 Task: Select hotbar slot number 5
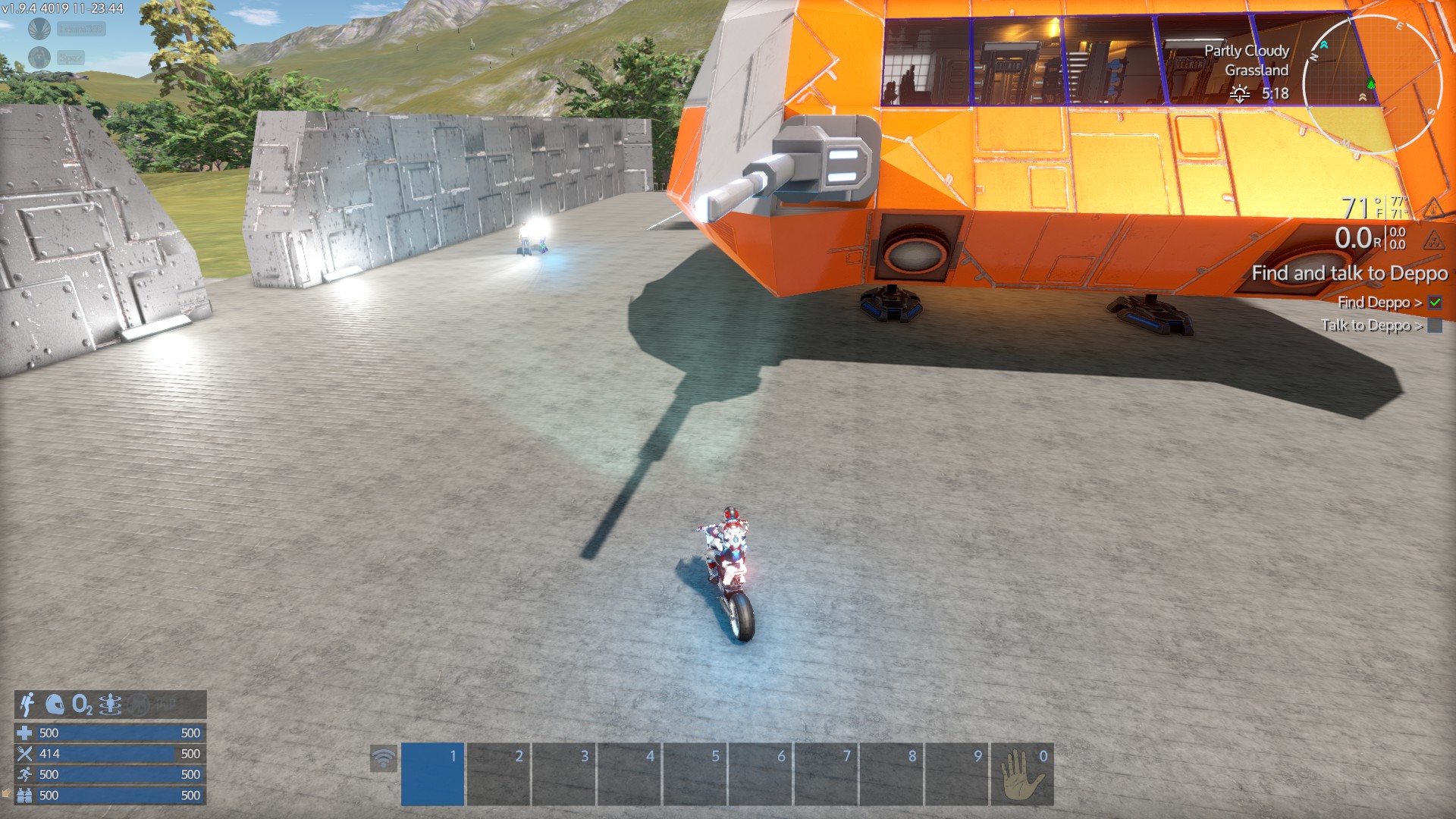coord(695,773)
